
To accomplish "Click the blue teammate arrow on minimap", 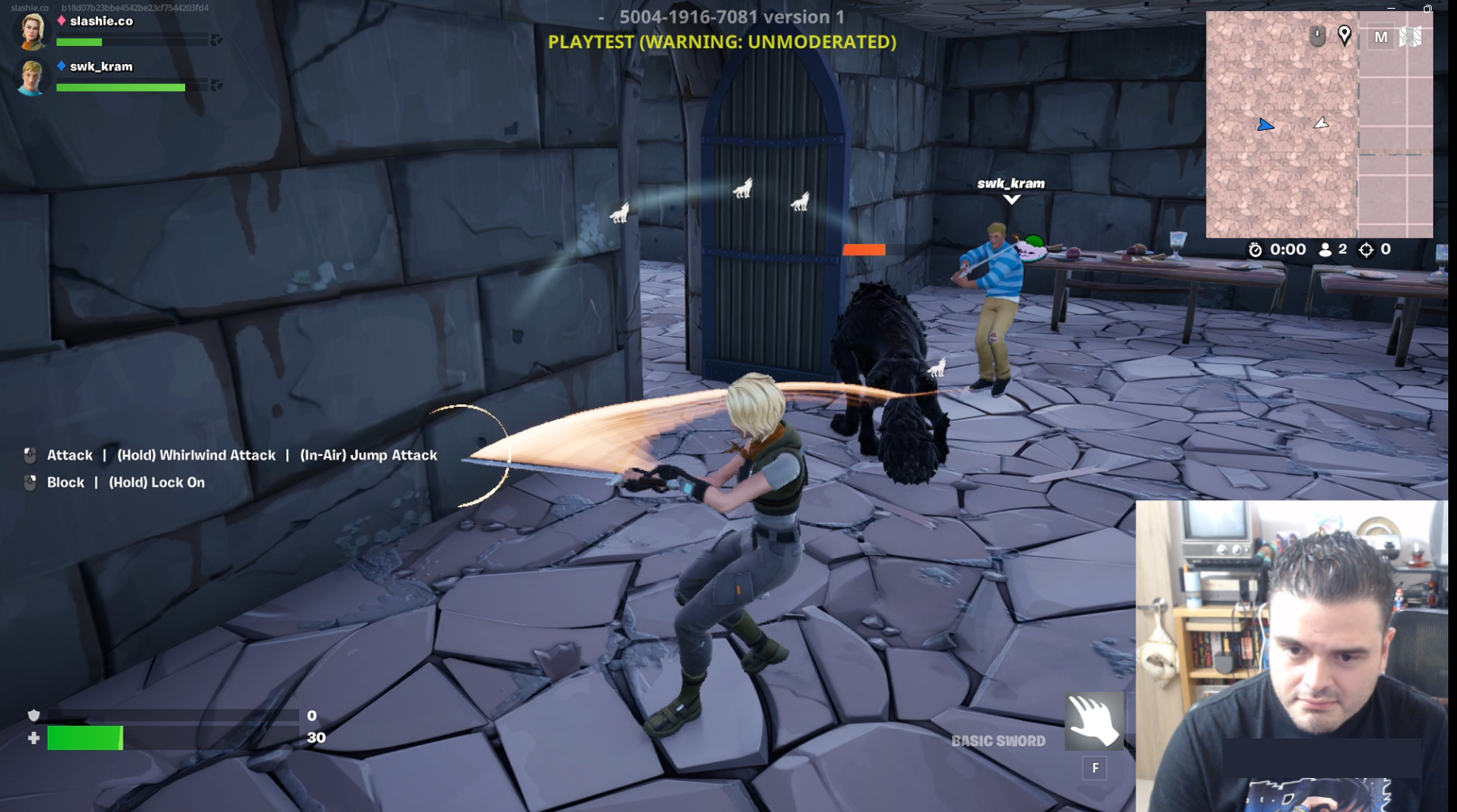I will point(1265,125).
